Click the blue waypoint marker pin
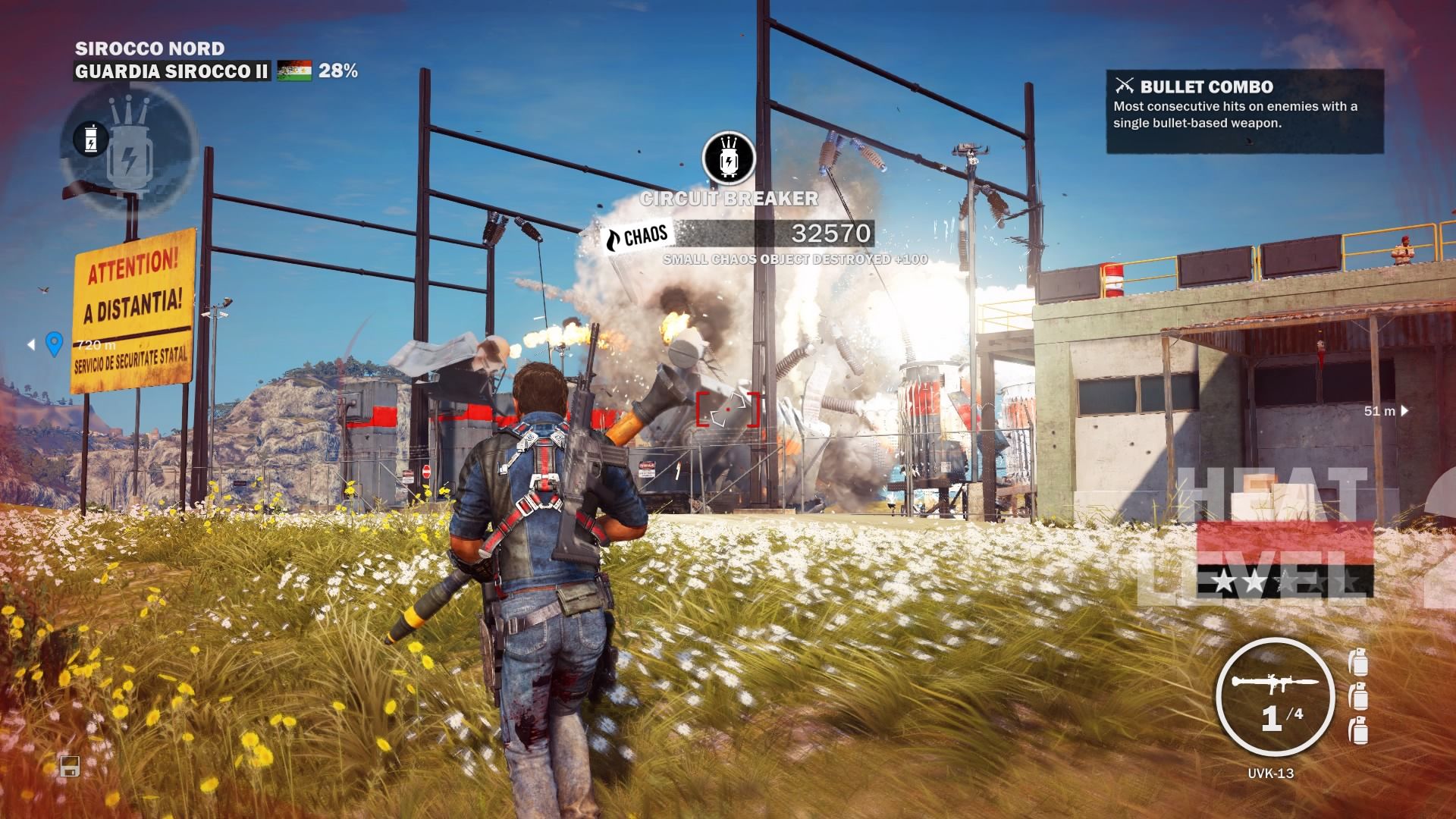 (x=54, y=344)
